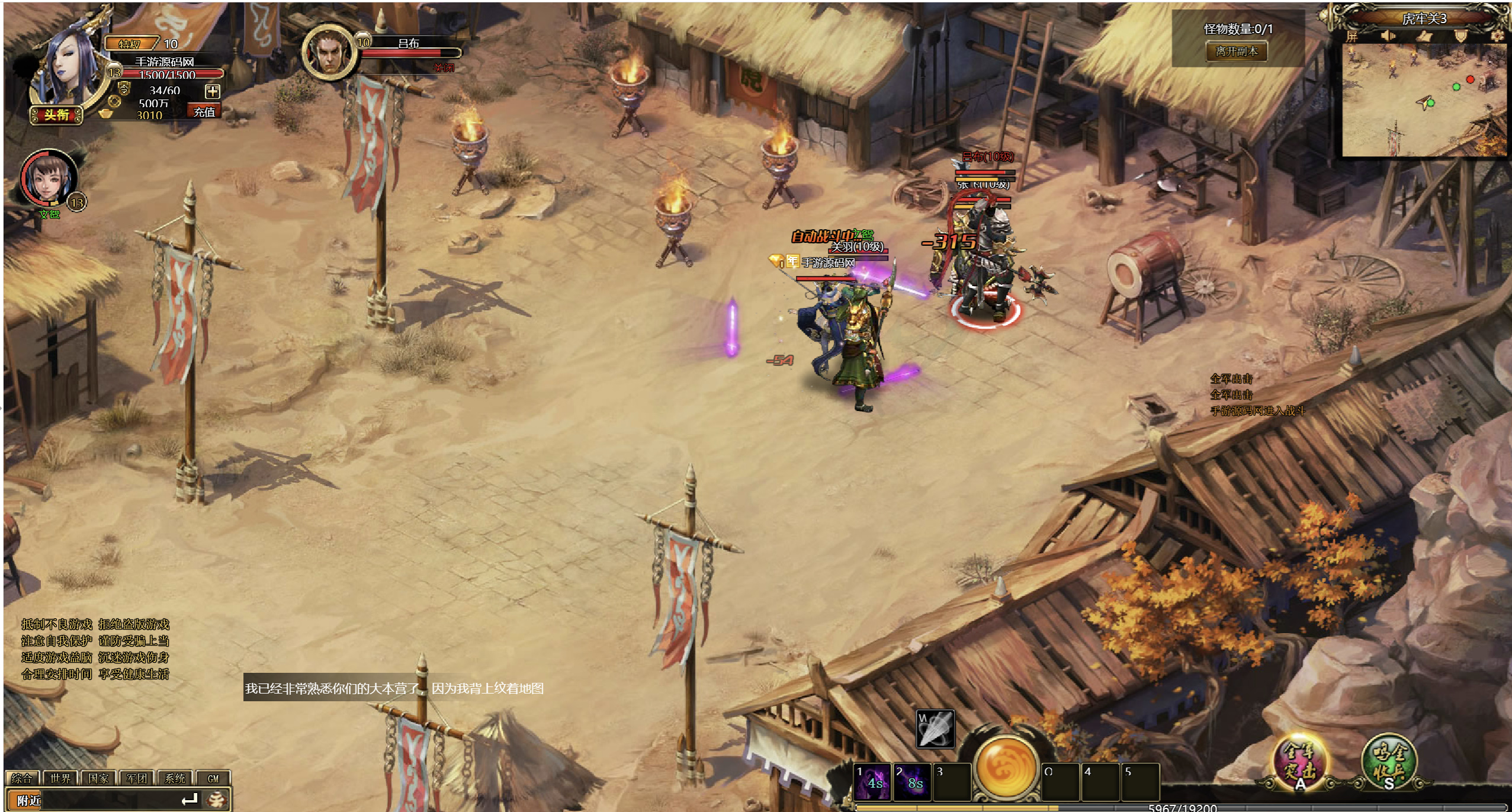Open settings via the gear icon
Viewport: 1512px width, 812px height.
pos(1497,37)
